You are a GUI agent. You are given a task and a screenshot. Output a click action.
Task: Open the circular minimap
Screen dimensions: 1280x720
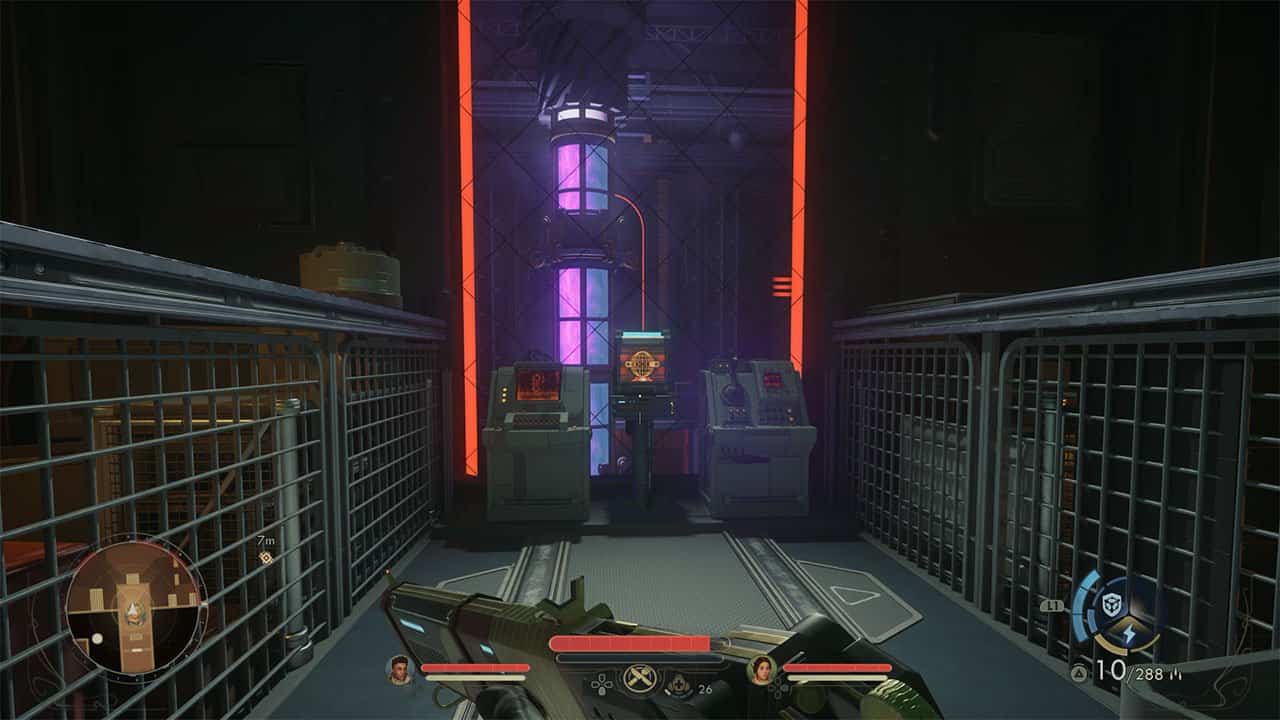pos(133,605)
